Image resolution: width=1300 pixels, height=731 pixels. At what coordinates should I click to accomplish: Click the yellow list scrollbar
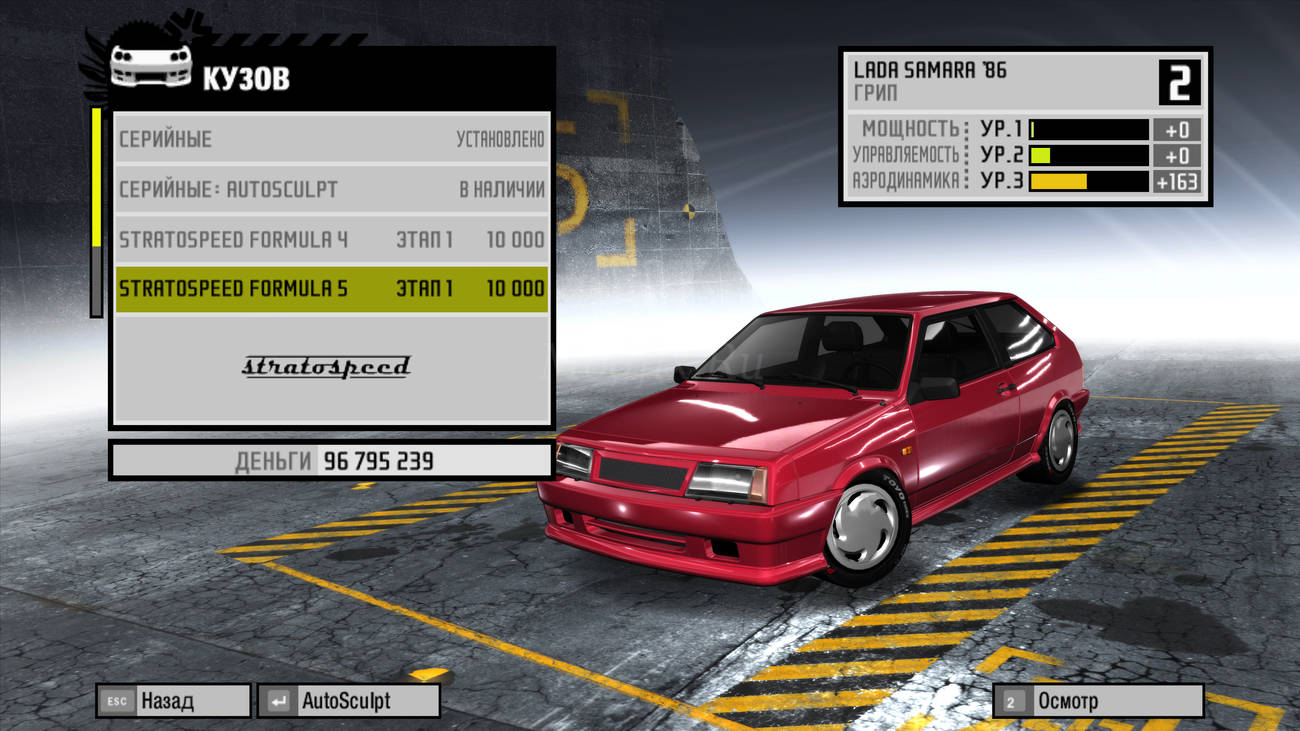tap(96, 178)
